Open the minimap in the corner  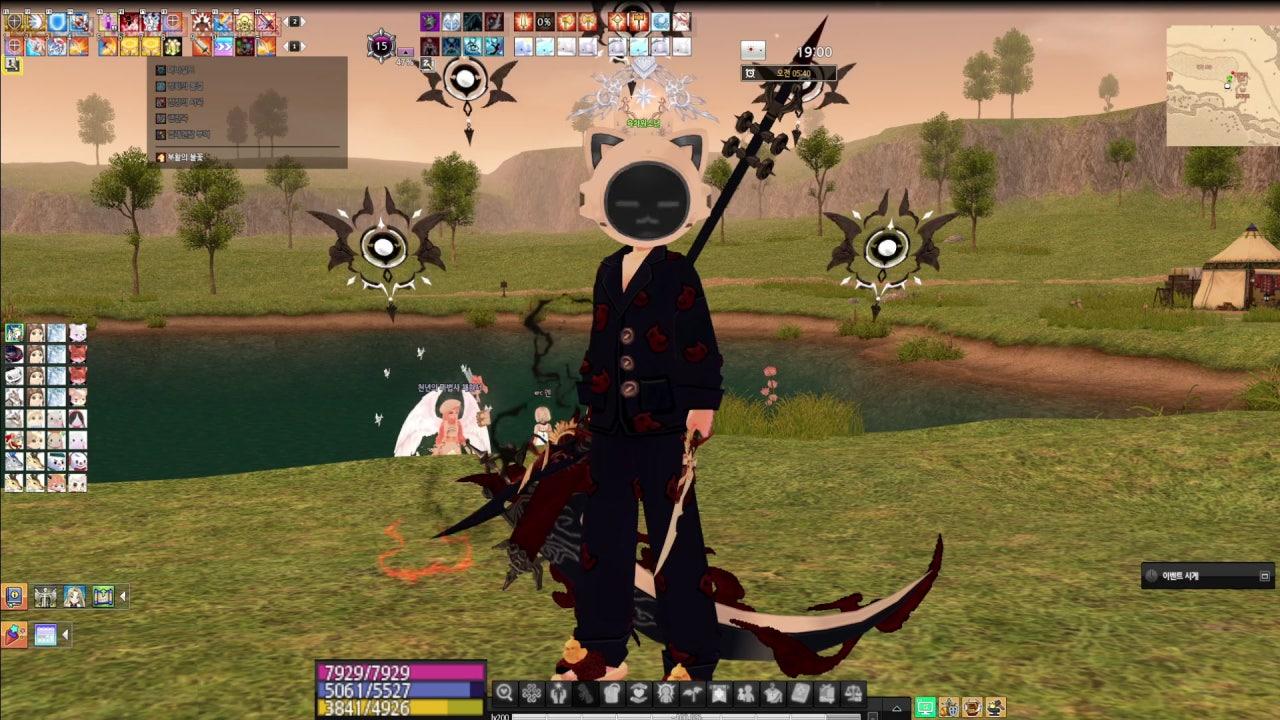point(1222,85)
